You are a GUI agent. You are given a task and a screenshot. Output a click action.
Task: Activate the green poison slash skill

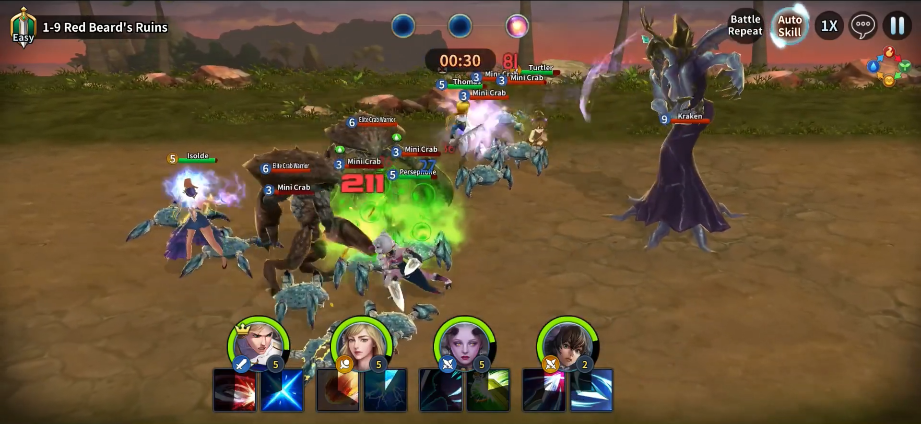[x=488, y=390]
